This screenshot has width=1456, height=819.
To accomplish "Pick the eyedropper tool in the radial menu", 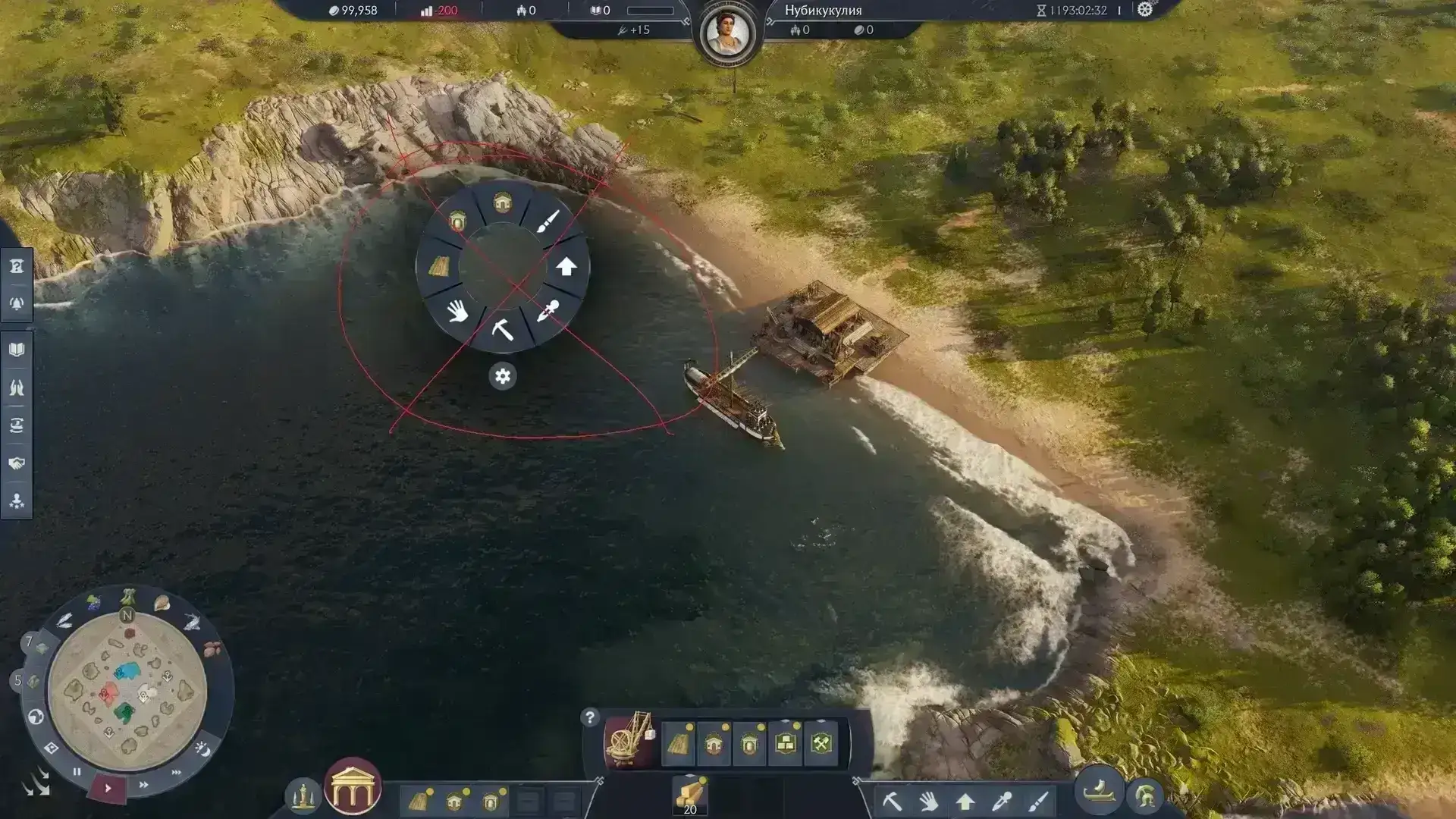I will coord(548,312).
